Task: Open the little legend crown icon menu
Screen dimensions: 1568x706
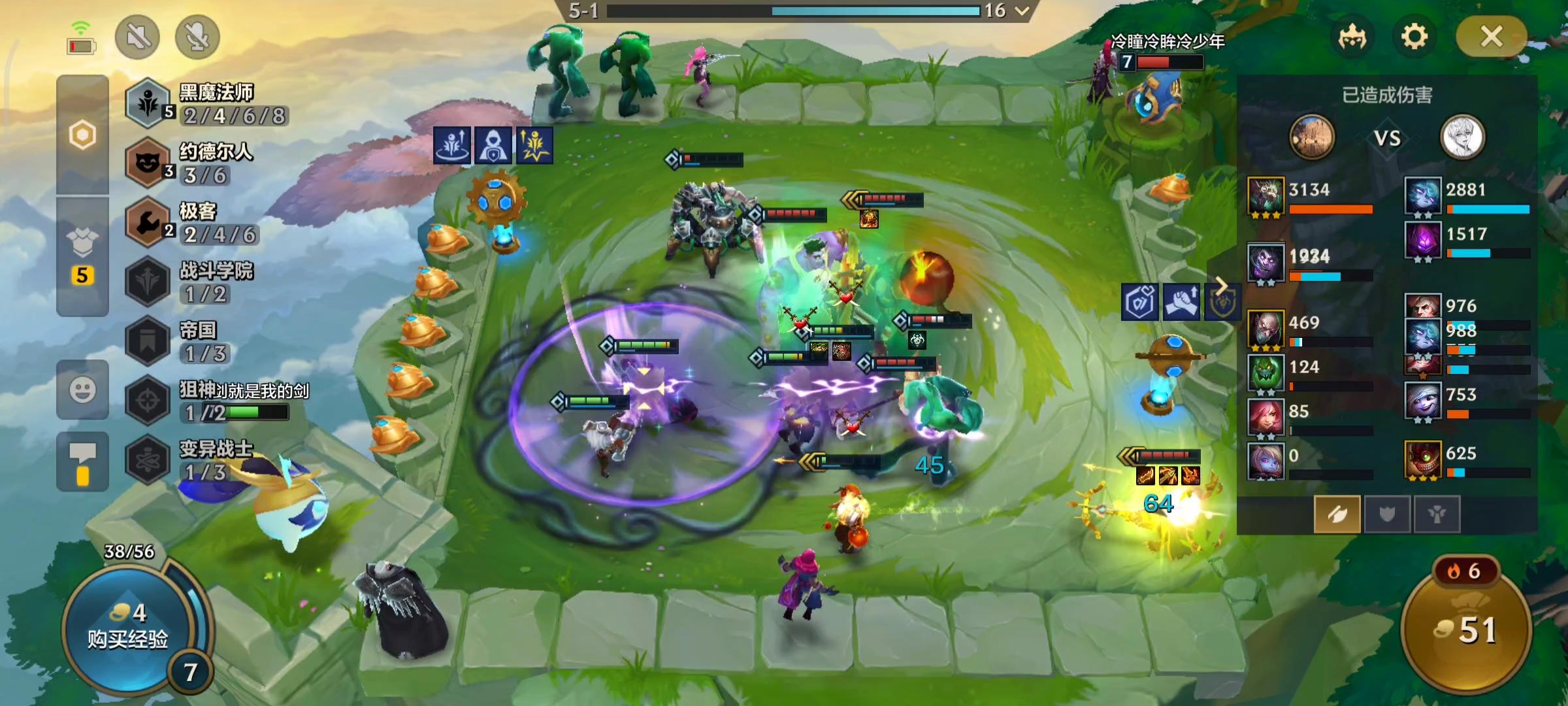Action: (1352, 37)
